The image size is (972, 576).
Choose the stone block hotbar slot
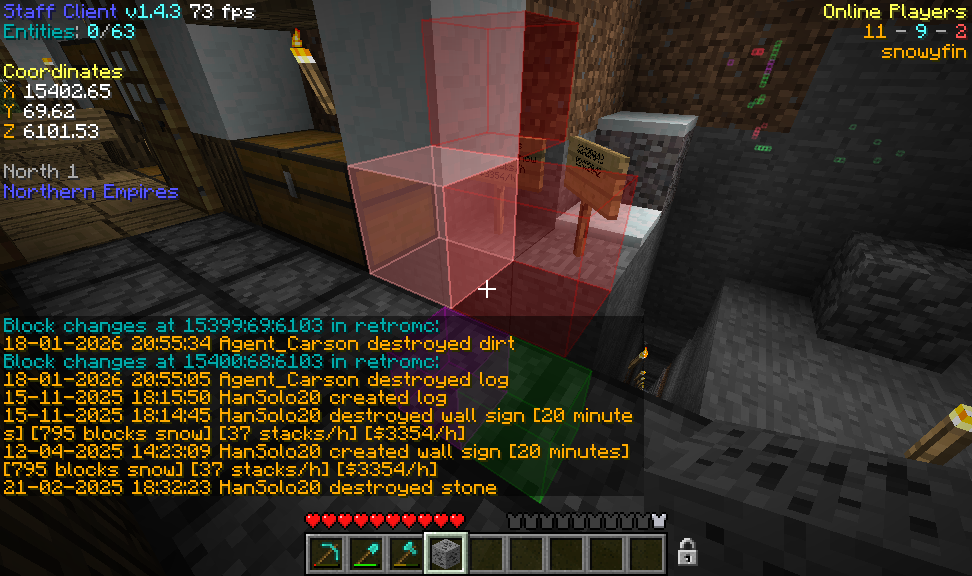(x=446, y=552)
